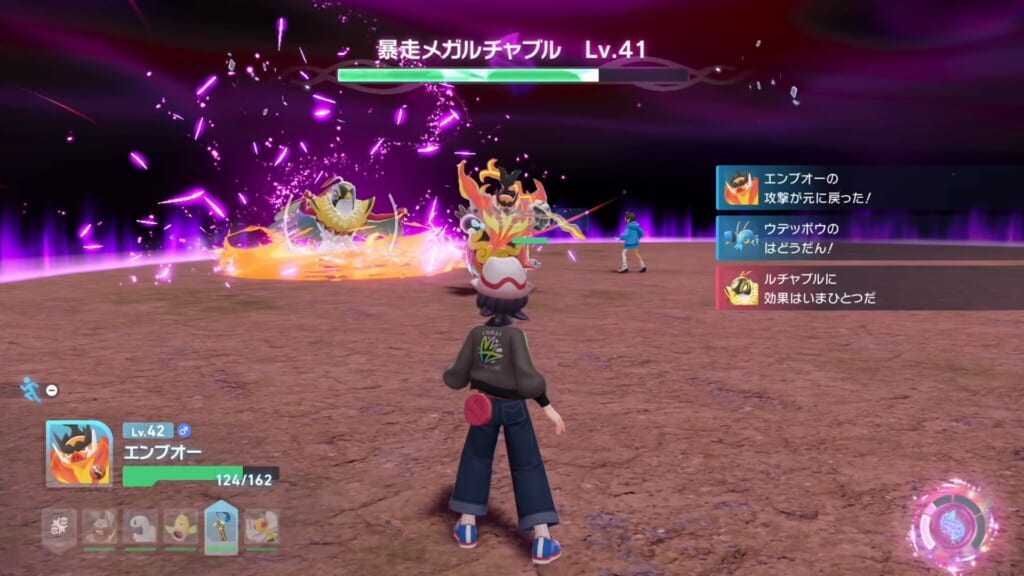Open the Emboar attack-restored log entry

(868, 188)
